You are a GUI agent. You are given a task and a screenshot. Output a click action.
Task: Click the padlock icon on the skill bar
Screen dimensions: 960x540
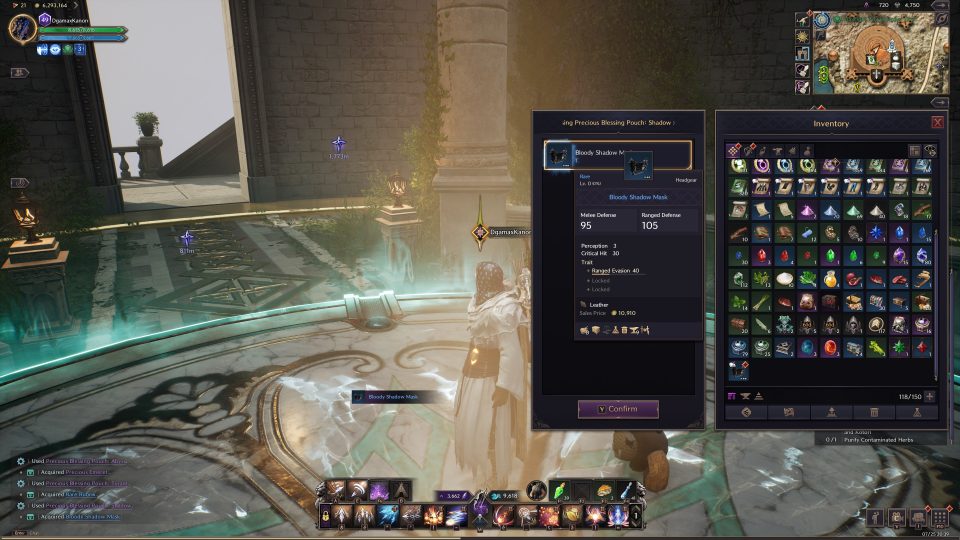pos(326,515)
